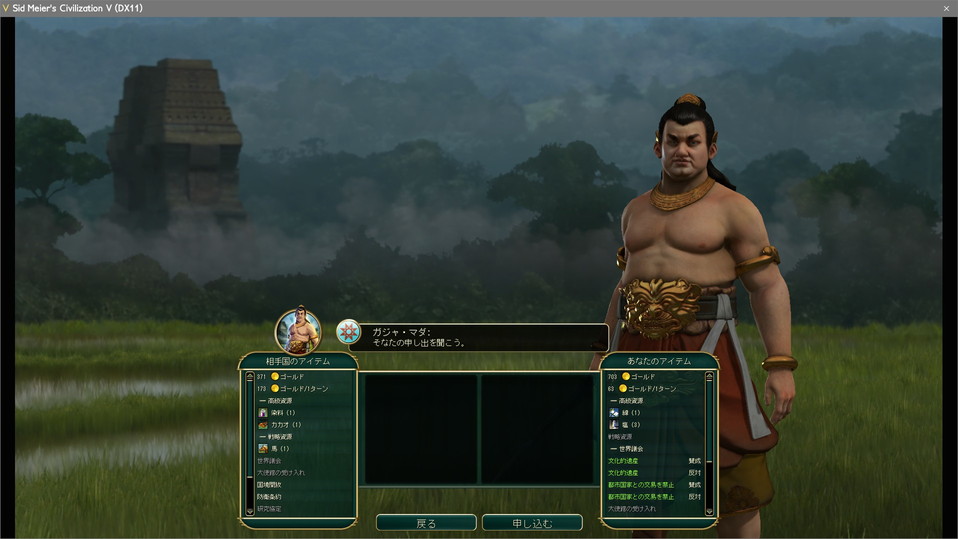This screenshot has width=958, height=539.
Task: Click the 戻る back button
Action: 426,523
